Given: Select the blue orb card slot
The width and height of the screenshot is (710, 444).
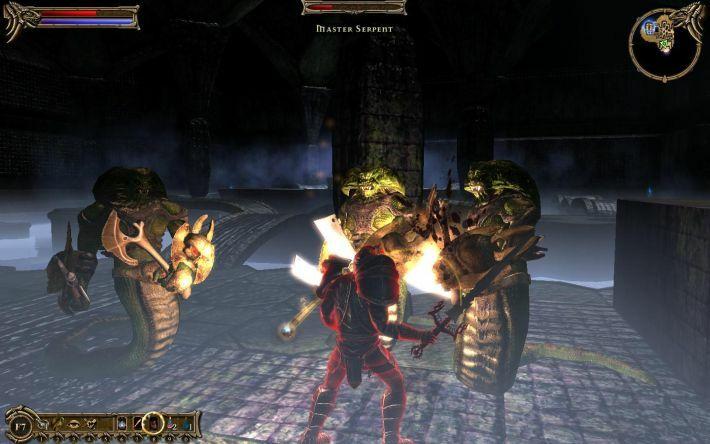Looking at the screenshot, I should 122,423.
